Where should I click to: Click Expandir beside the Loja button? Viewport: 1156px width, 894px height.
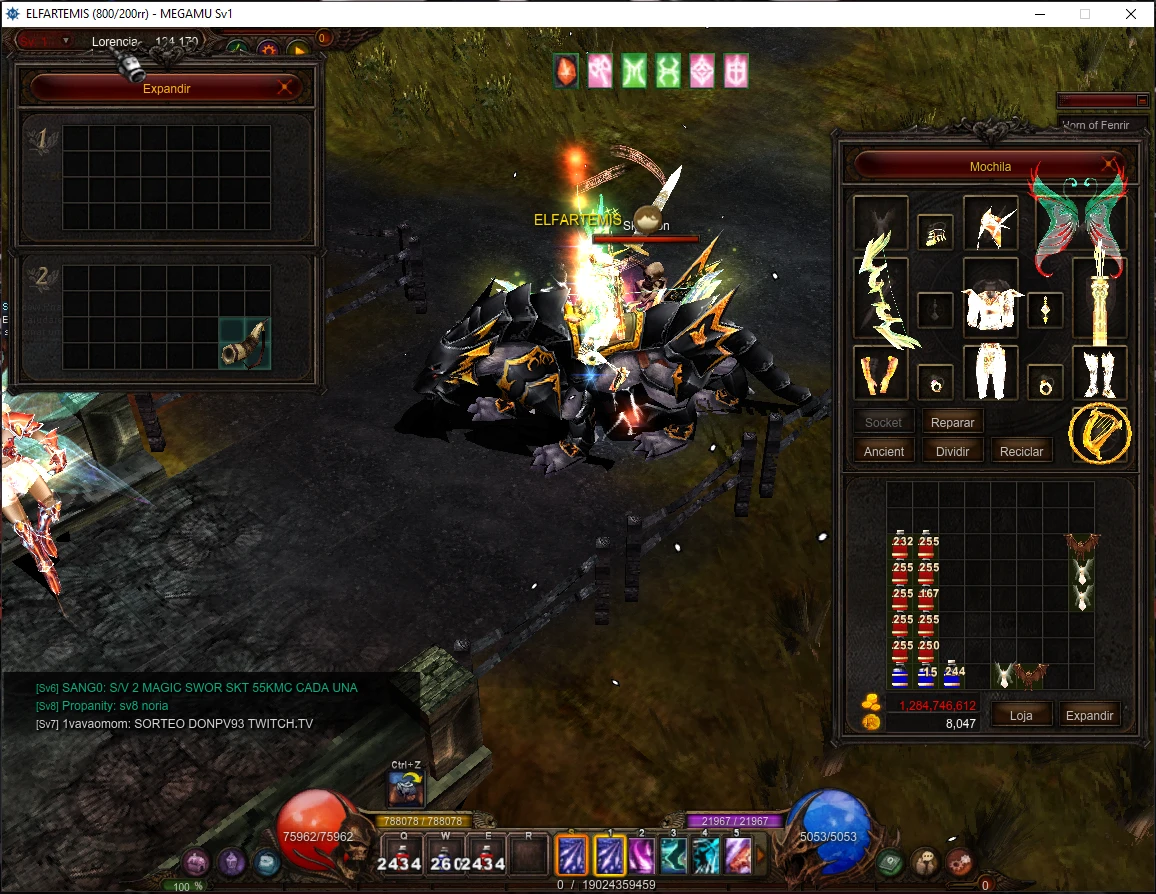(x=1089, y=715)
